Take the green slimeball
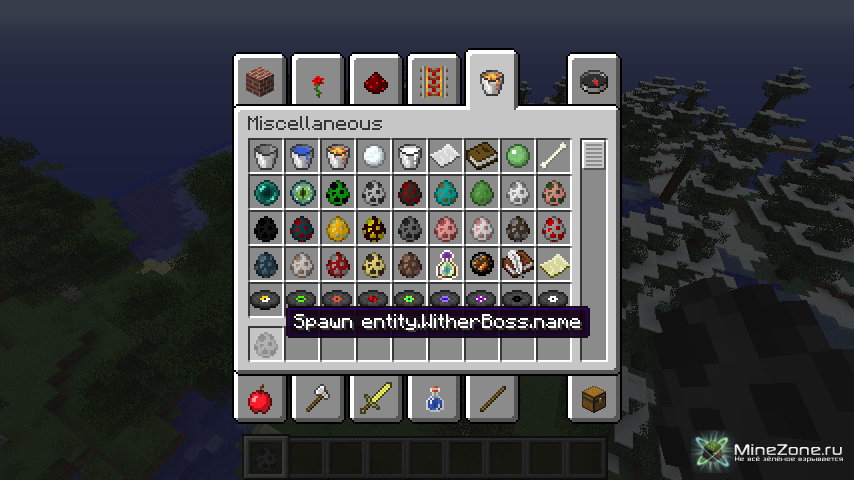This screenshot has height=480, width=854. pos(517,156)
